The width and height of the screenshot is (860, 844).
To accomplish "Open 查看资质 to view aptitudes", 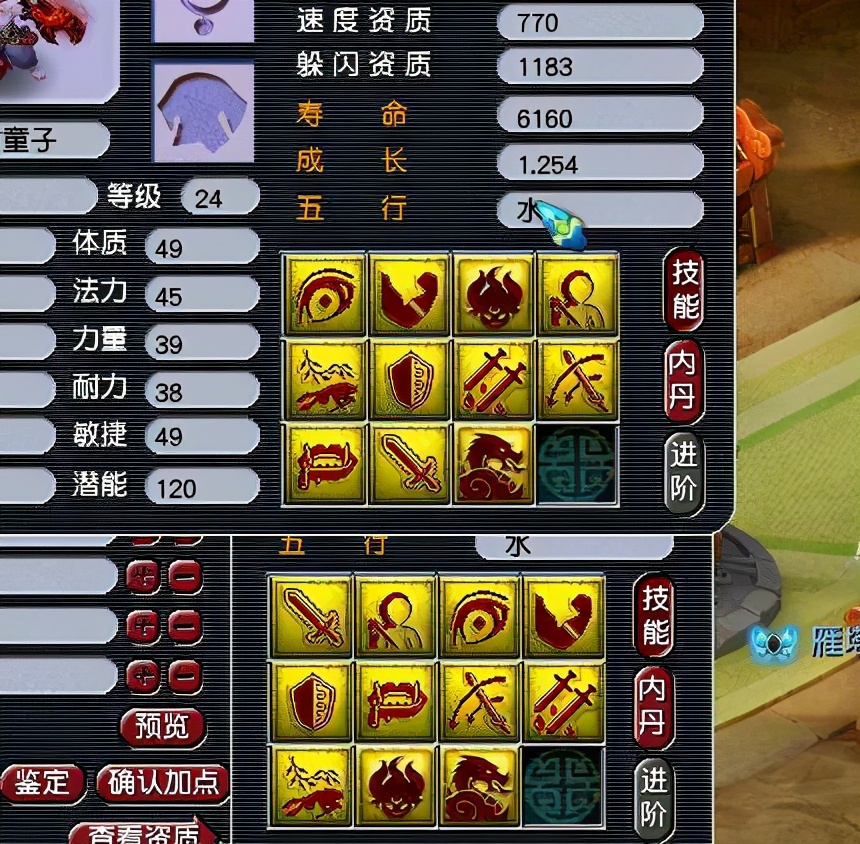I will (145, 830).
